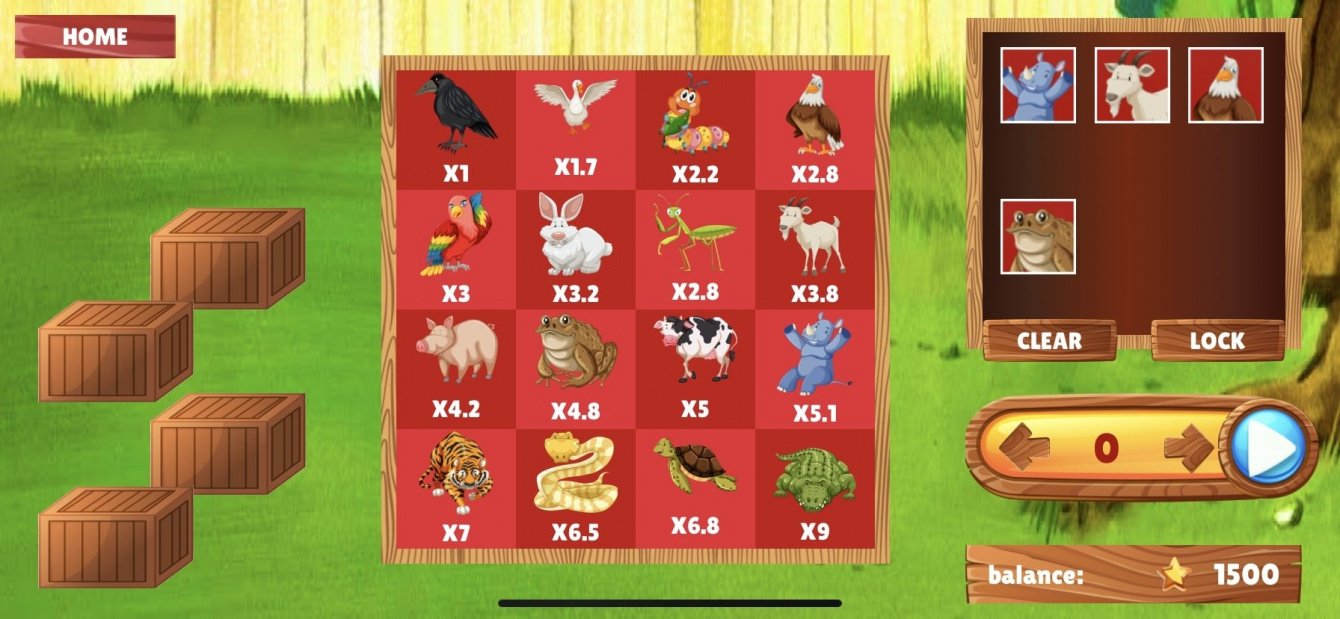
Task: Lock in the picks with LOCK
Action: coord(1217,340)
